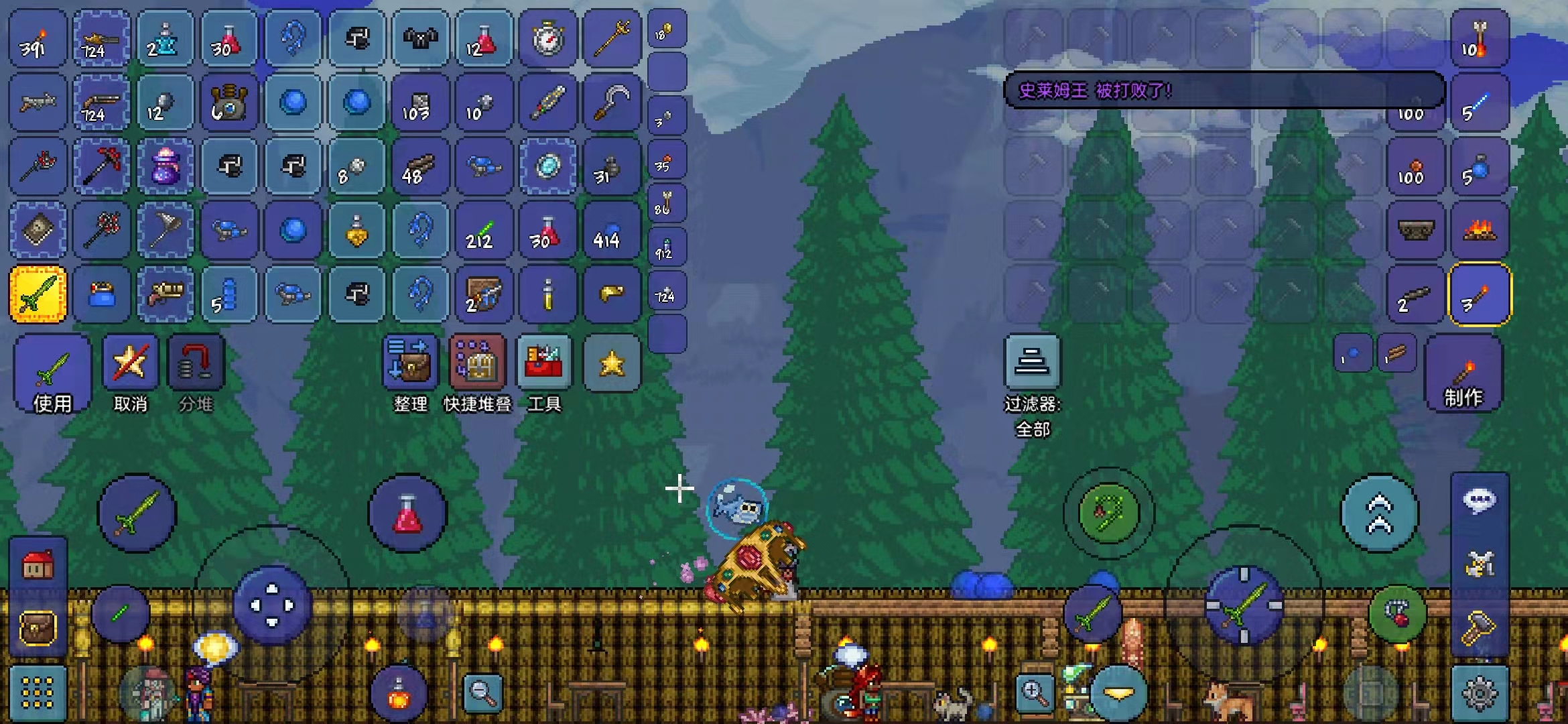The image size is (1568, 724).
Task: Choose the campfire crafting recipe
Action: coord(1480,231)
